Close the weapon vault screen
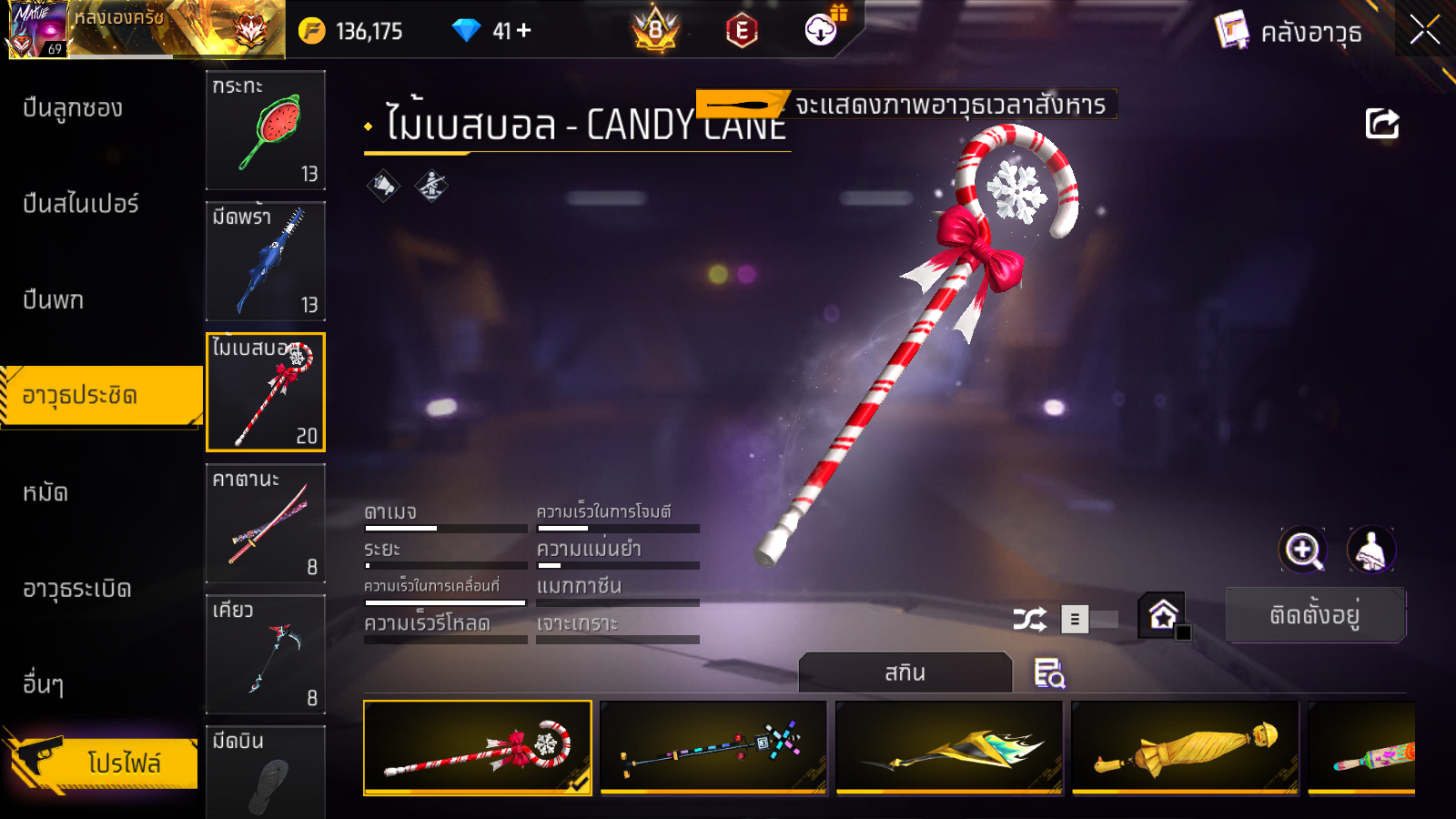The height and width of the screenshot is (819, 1456). click(1424, 31)
